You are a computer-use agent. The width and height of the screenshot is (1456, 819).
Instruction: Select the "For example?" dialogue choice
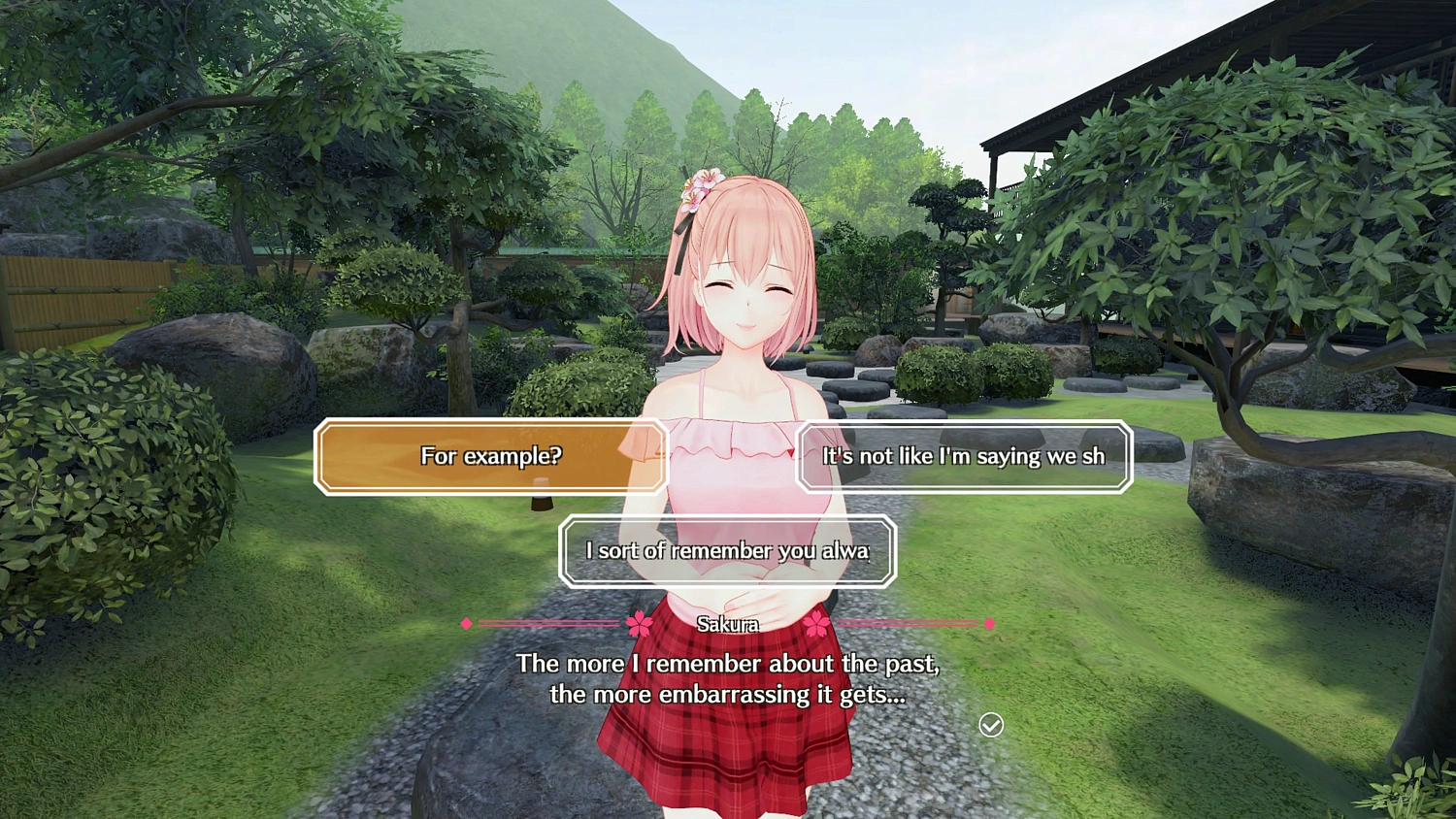tap(490, 456)
